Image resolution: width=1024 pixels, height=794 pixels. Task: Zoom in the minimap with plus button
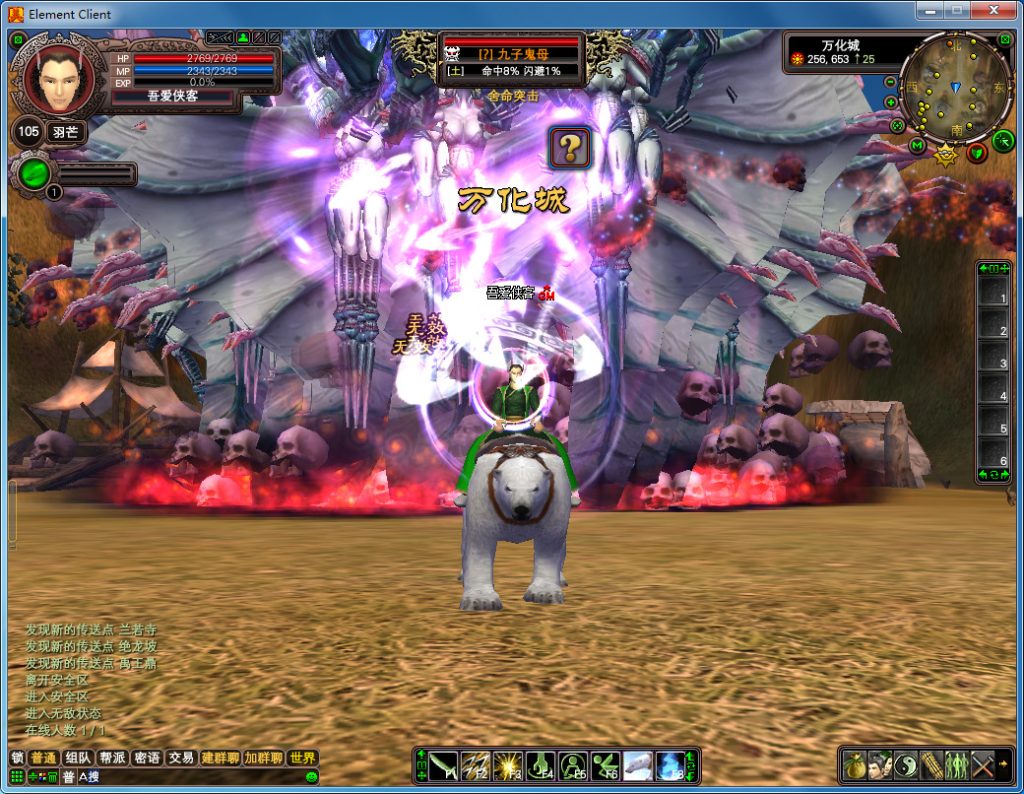(x=890, y=102)
